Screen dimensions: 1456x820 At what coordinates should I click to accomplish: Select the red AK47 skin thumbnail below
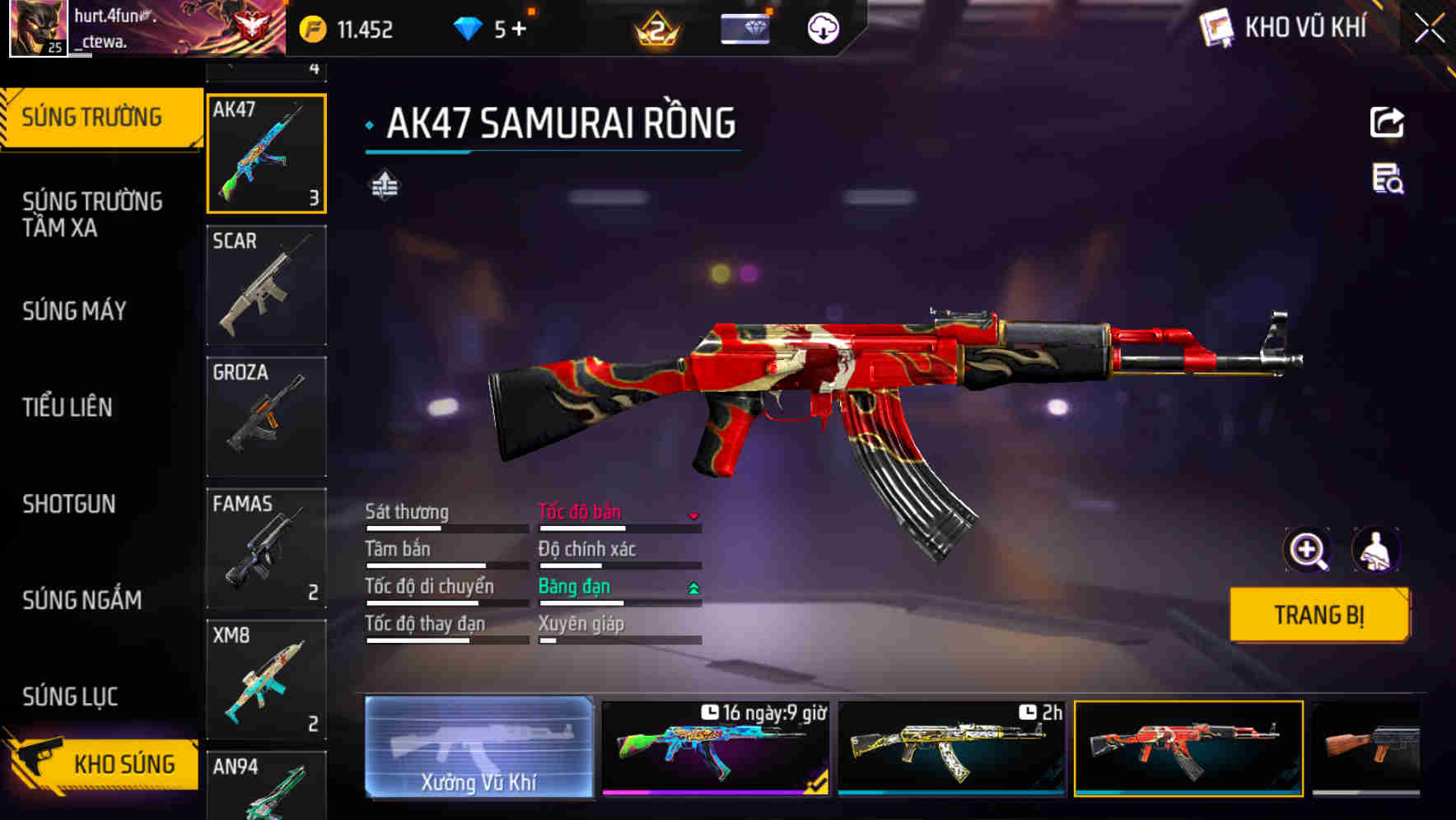[x=1188, y=749]
